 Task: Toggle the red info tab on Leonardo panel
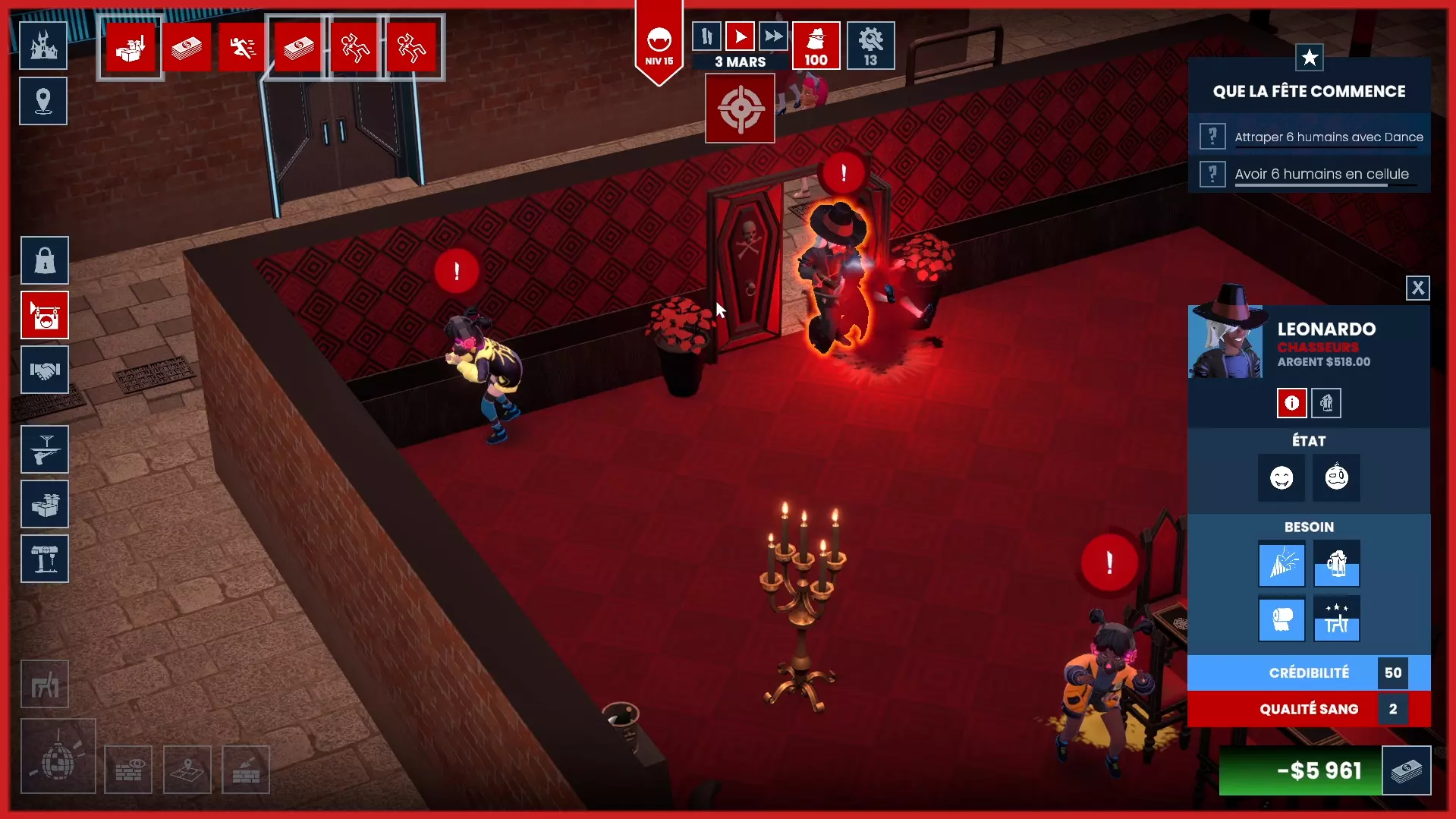[1291, 403]
